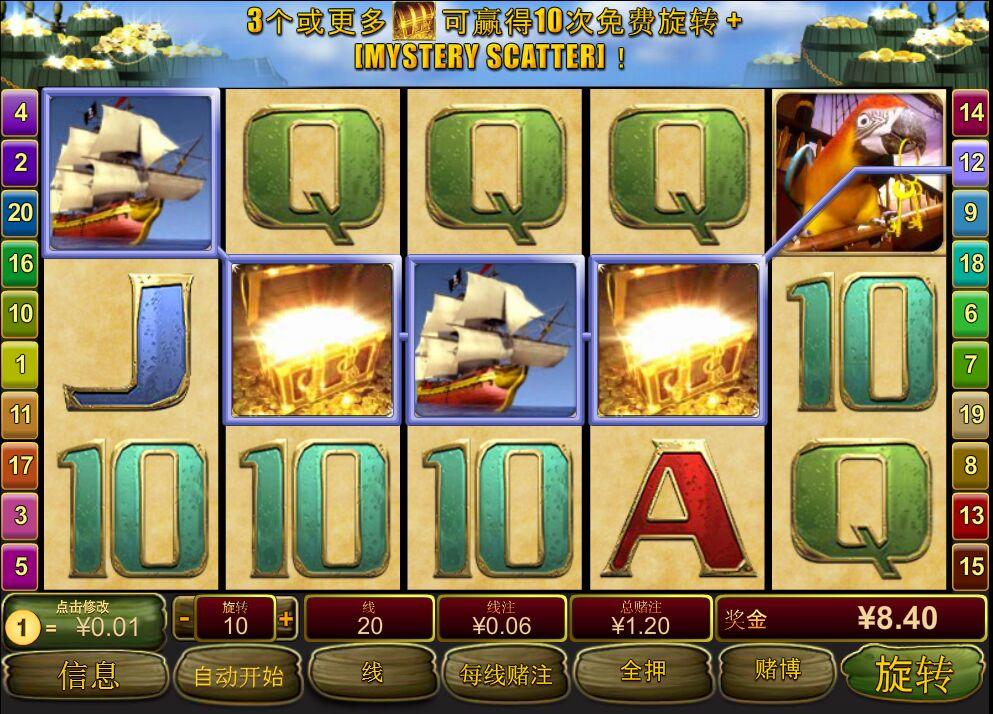Decrease auto spin count with minus
This screenshot has height=714, width=993.
184,619
